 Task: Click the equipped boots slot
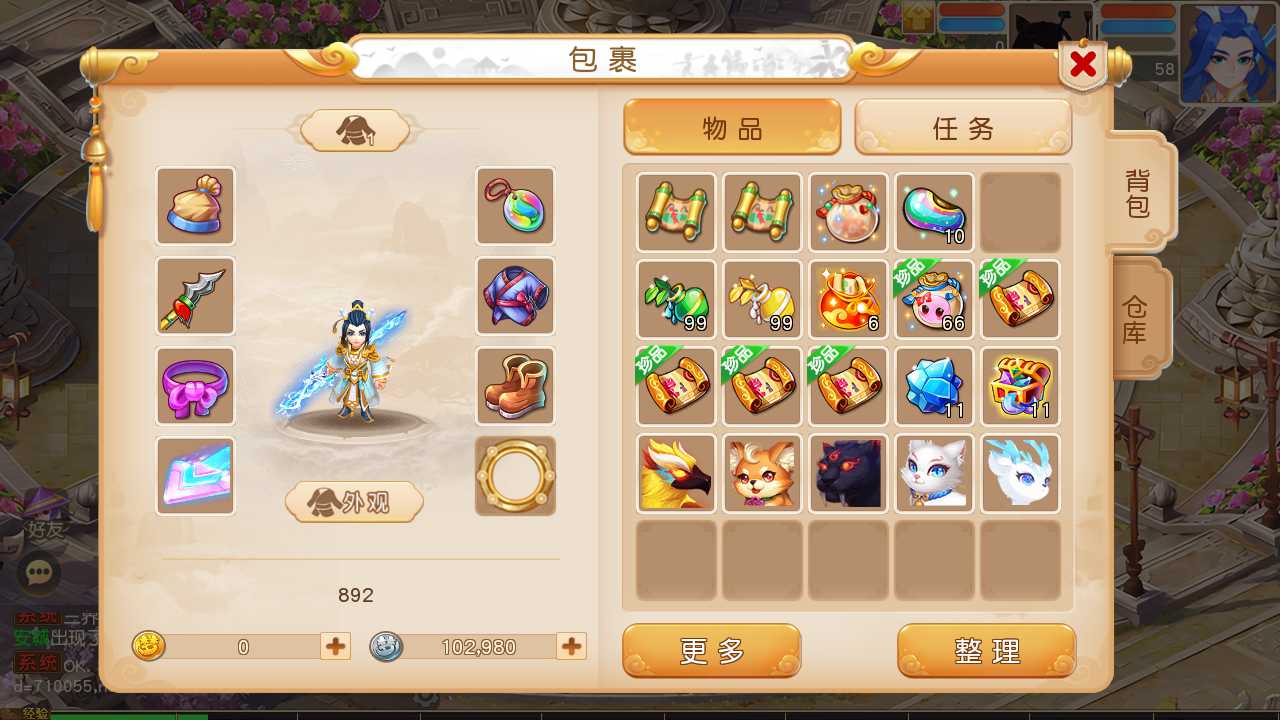pyautogui.click(x=515, y=386)
